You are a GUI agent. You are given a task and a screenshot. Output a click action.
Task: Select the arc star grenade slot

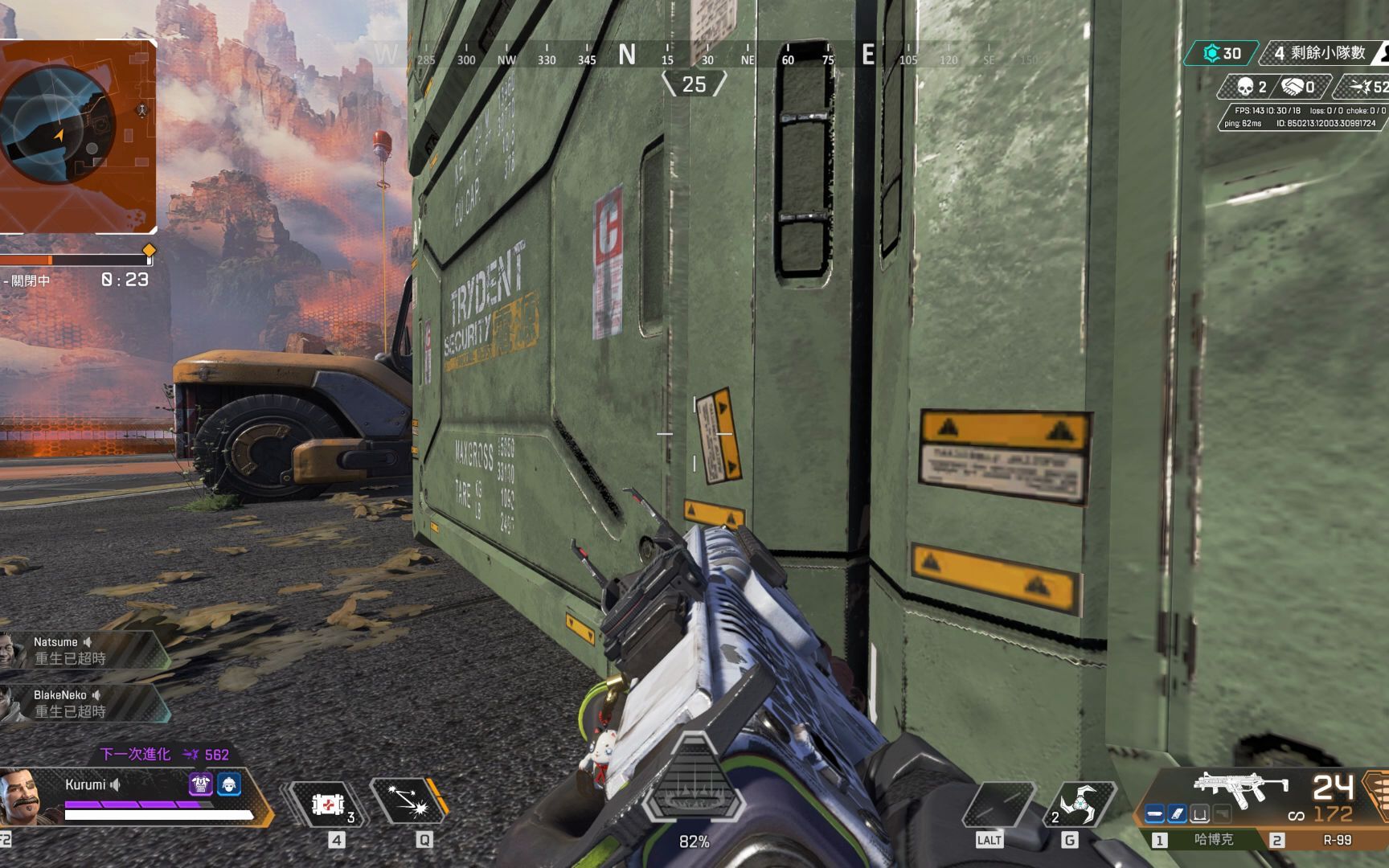[1077, 804]
